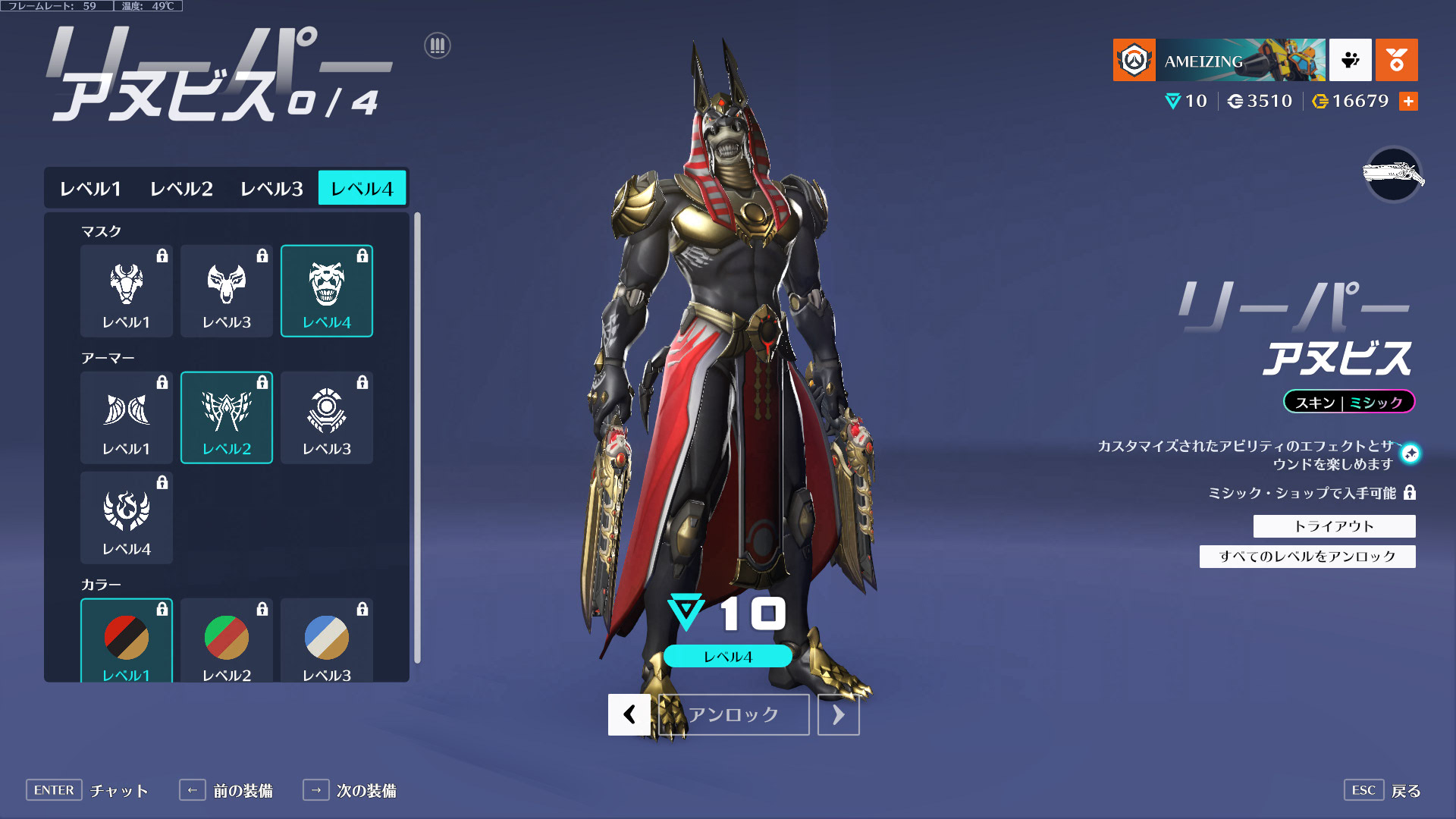Screen dimensions: 1456x819
Task: Start a トライアウト tryout of the skin
Action: [x=1334, y=526]
